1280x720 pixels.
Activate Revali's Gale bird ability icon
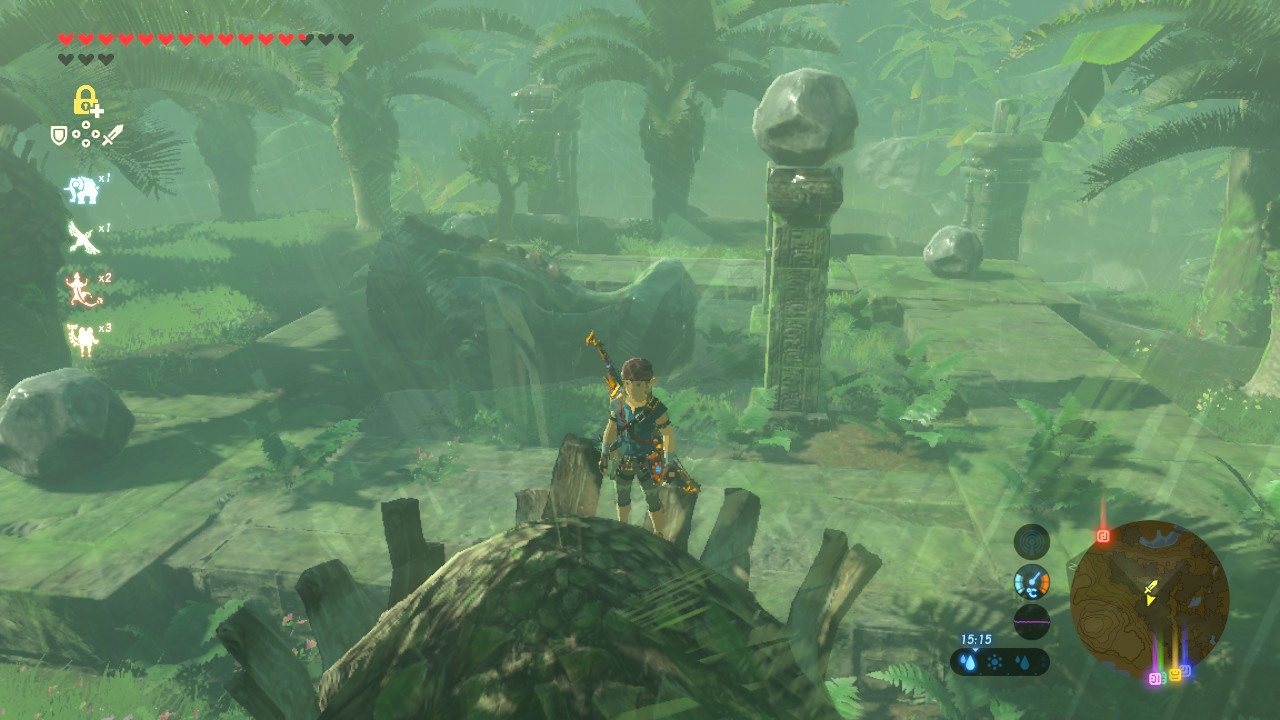[82, 238]
